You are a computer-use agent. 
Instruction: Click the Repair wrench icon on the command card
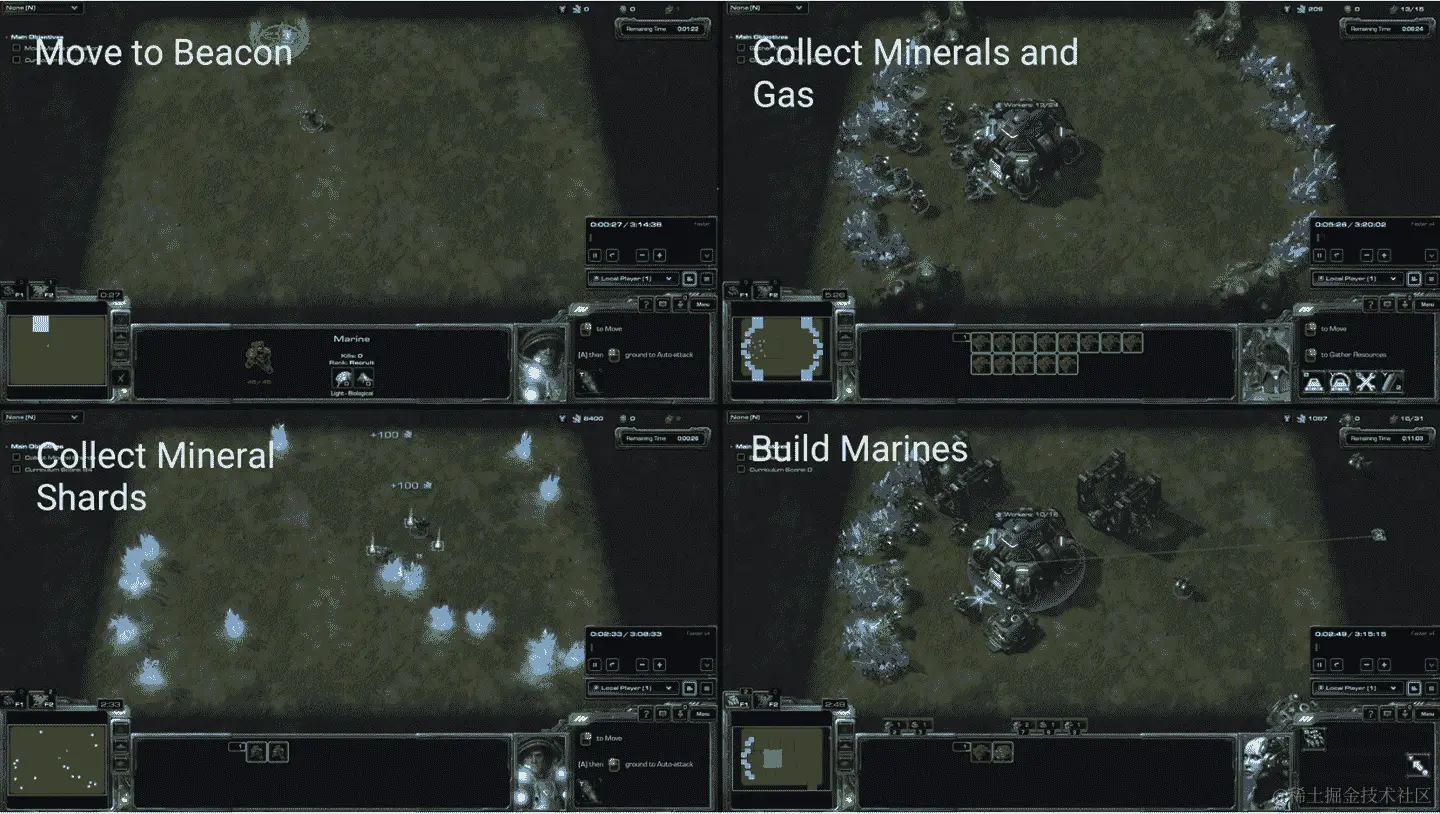(1365, 381)
